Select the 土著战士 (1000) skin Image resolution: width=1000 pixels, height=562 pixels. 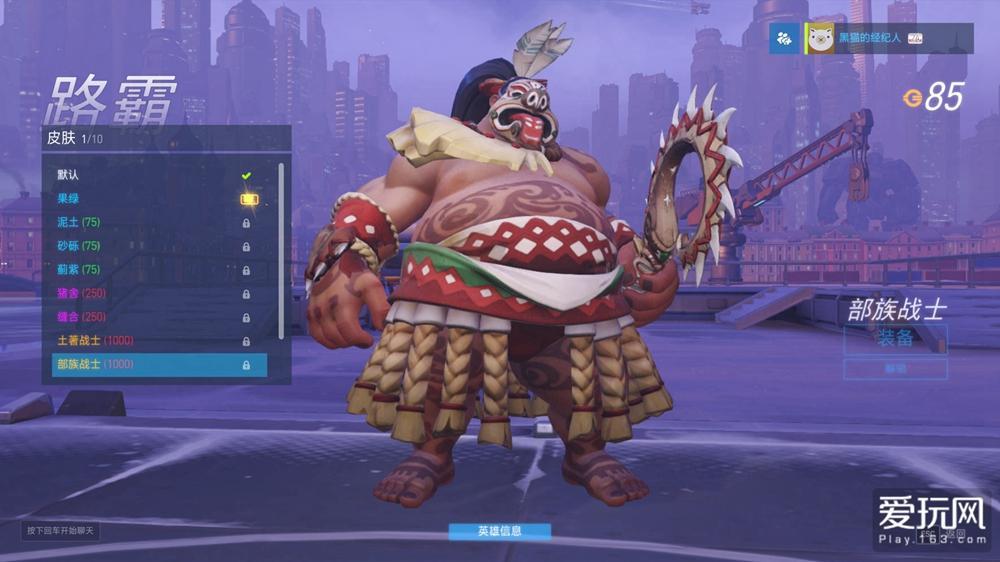point(150,340)
